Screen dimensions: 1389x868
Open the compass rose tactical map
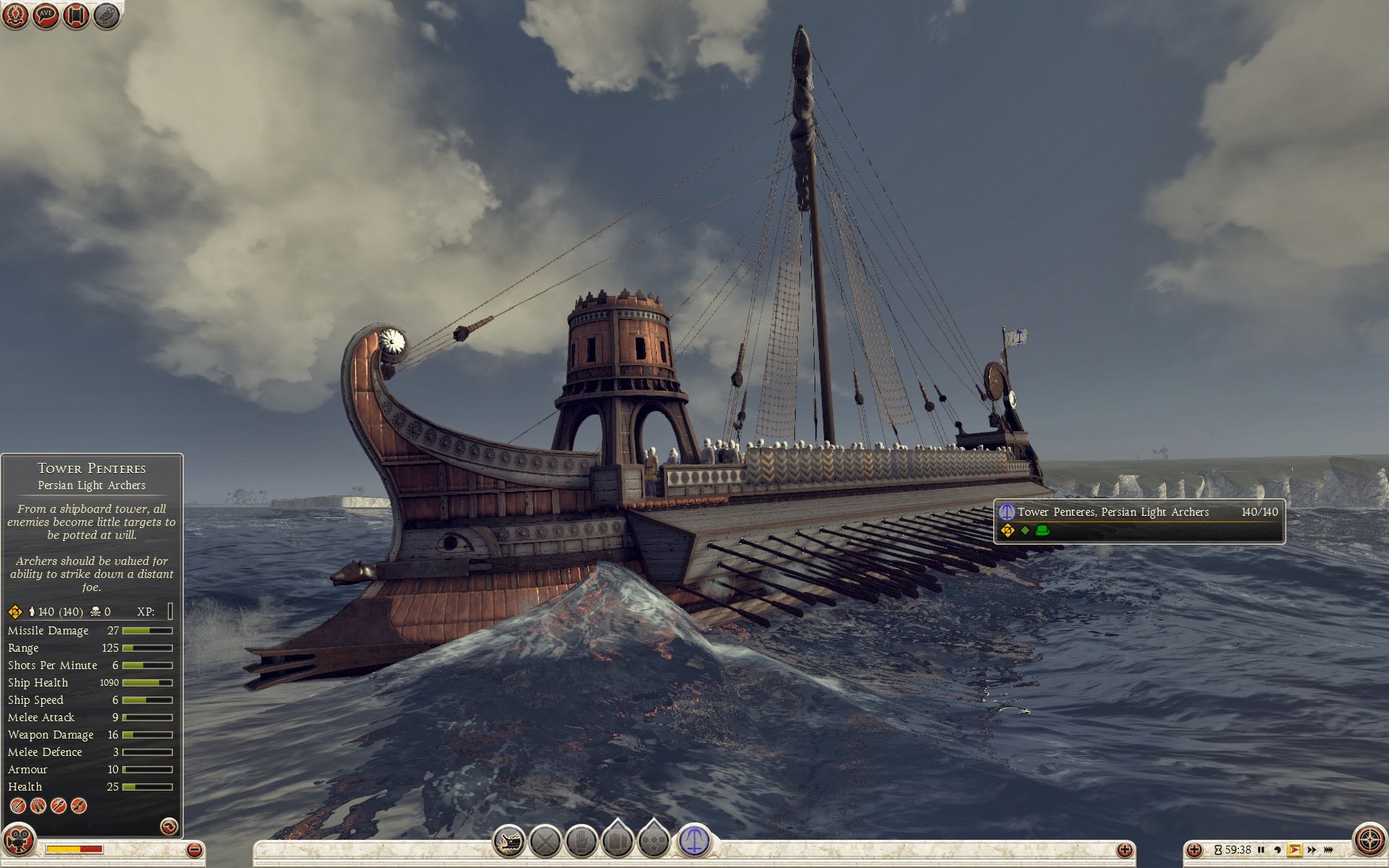click(1369, 841)
